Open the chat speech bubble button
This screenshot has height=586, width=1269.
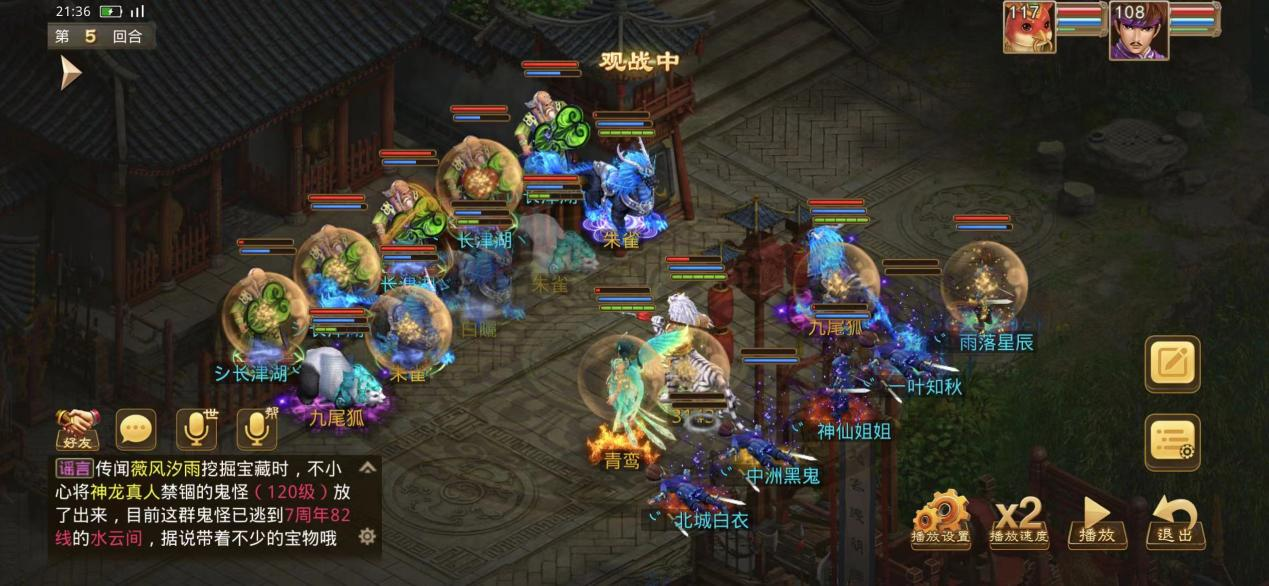tap(136, 430)
